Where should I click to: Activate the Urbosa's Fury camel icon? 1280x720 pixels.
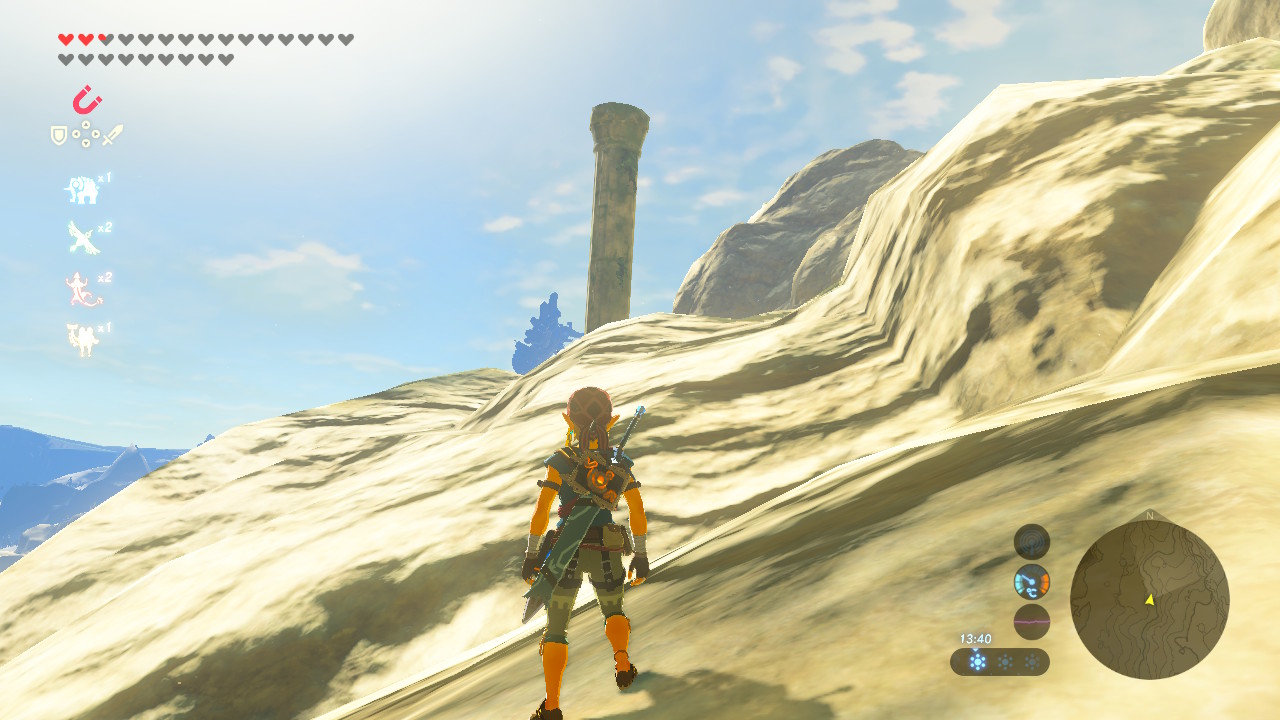click(x=82, y=340)
